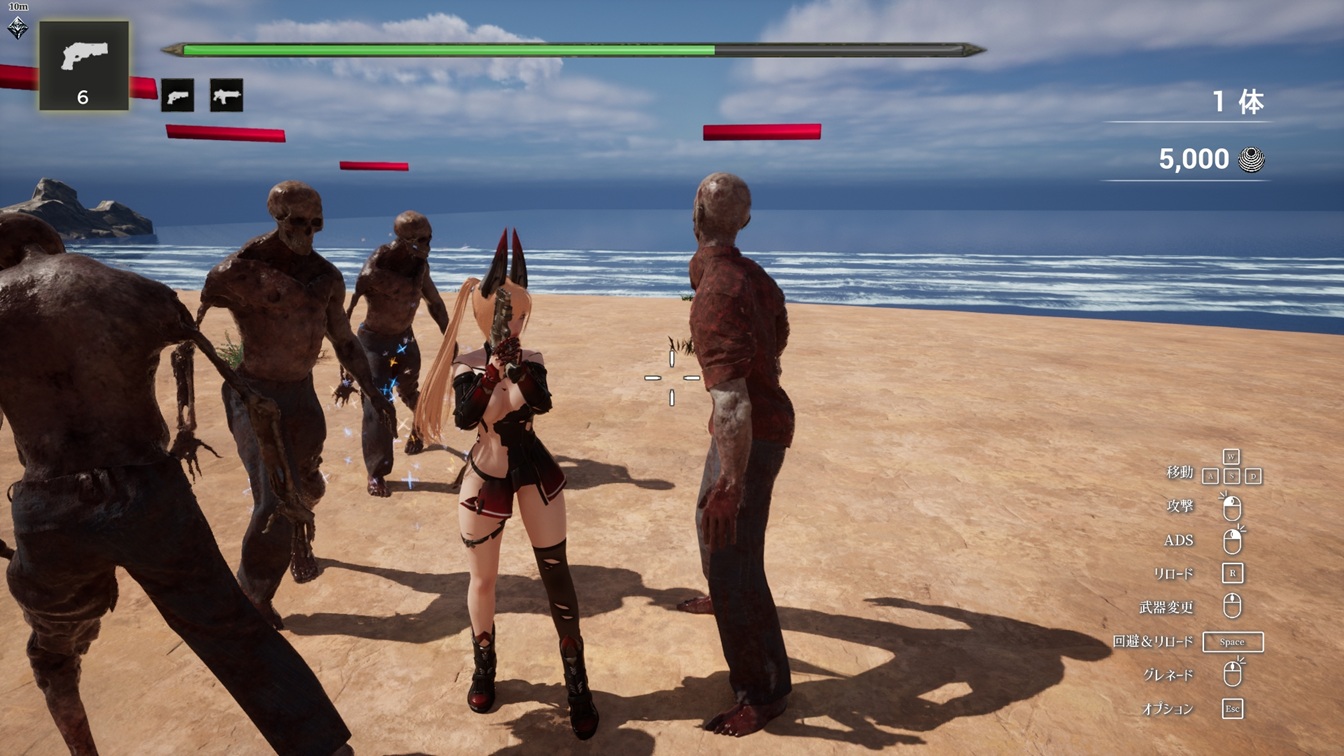Select the large equipped revolver weapon slot

84,65
